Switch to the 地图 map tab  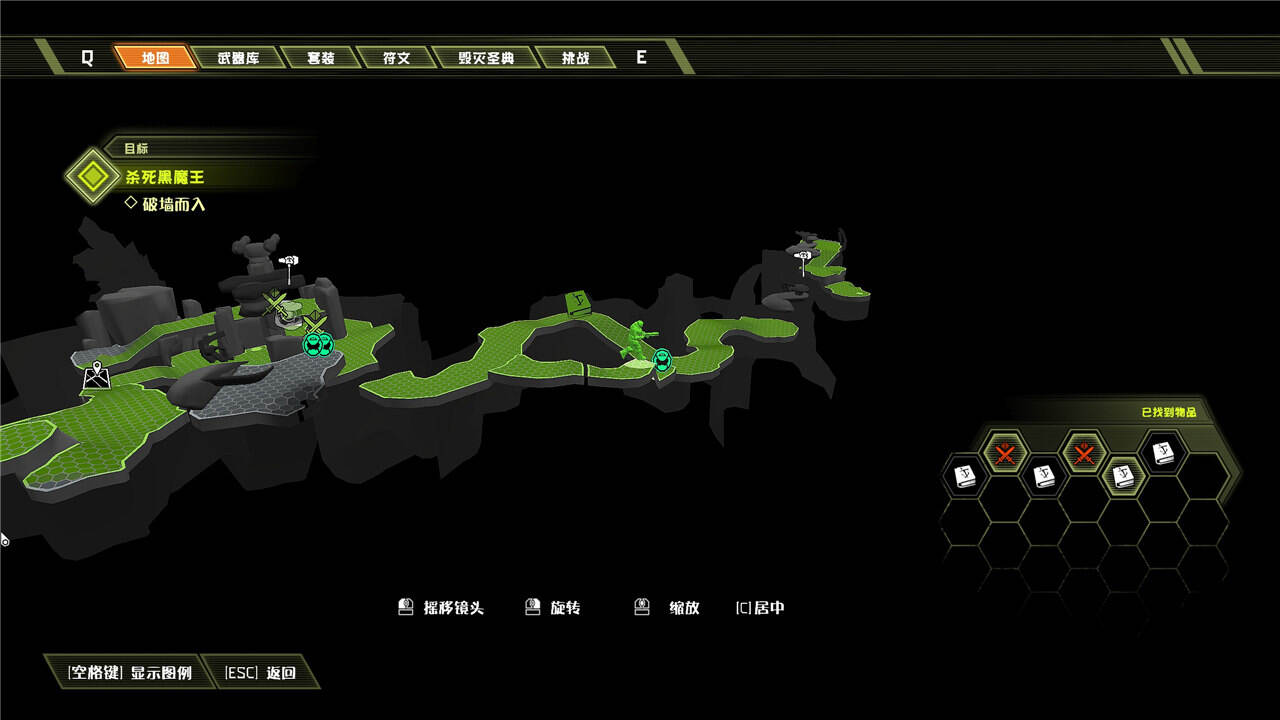tap(155, 58)
